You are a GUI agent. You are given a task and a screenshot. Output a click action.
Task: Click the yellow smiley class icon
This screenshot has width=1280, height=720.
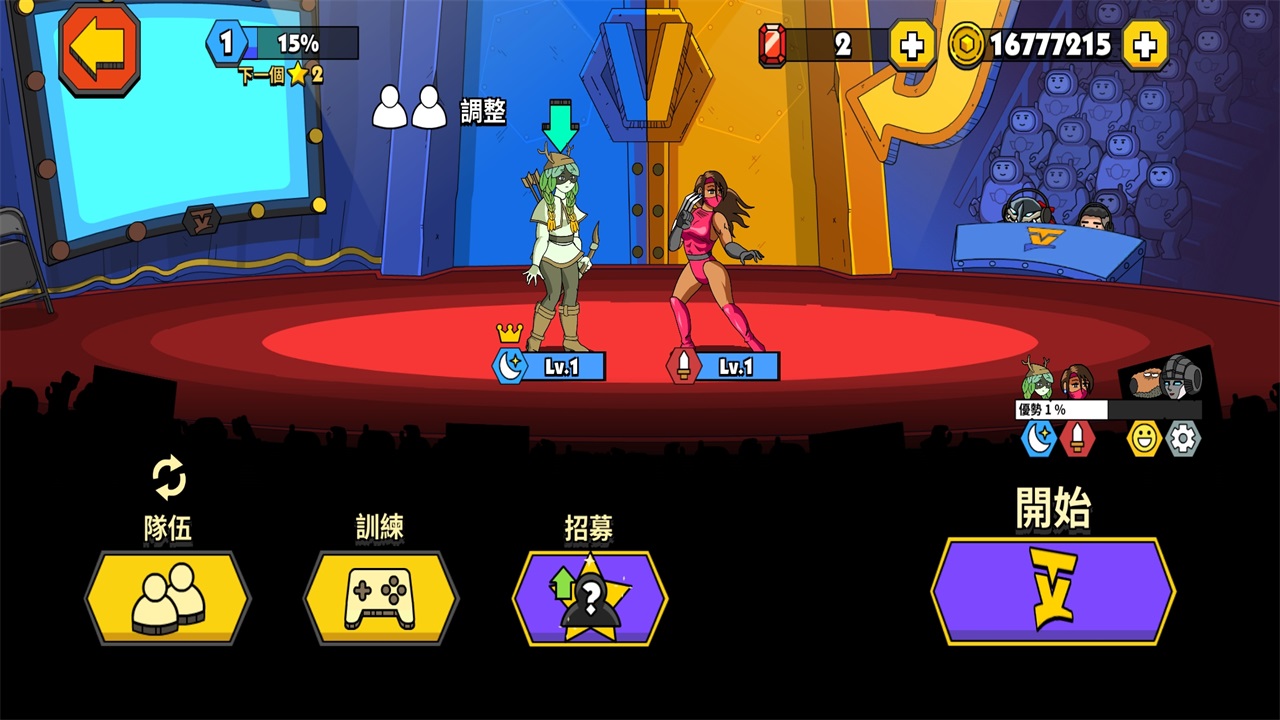pos(1144,438)
